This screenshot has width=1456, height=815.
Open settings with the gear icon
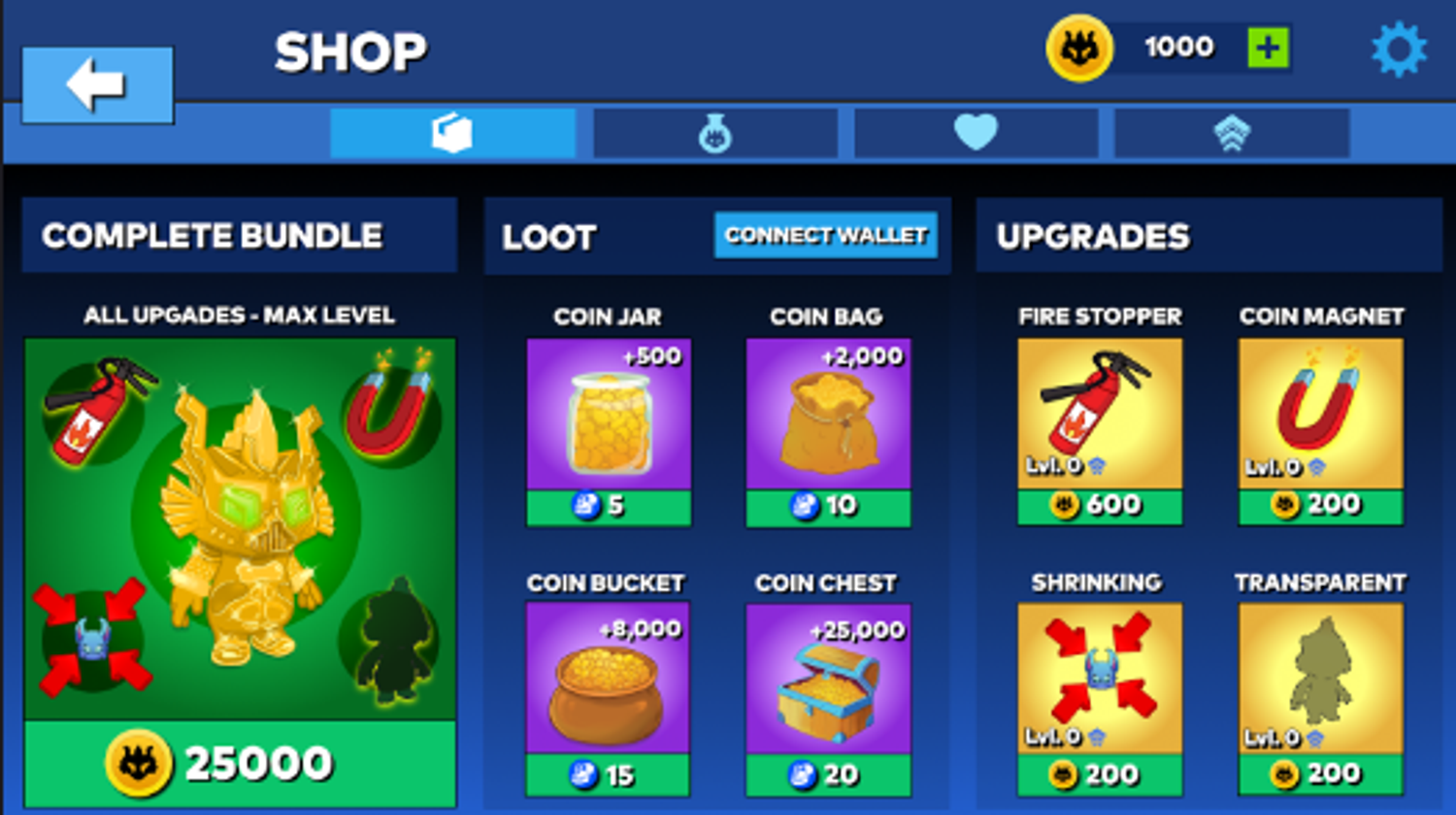point(1399,49)
